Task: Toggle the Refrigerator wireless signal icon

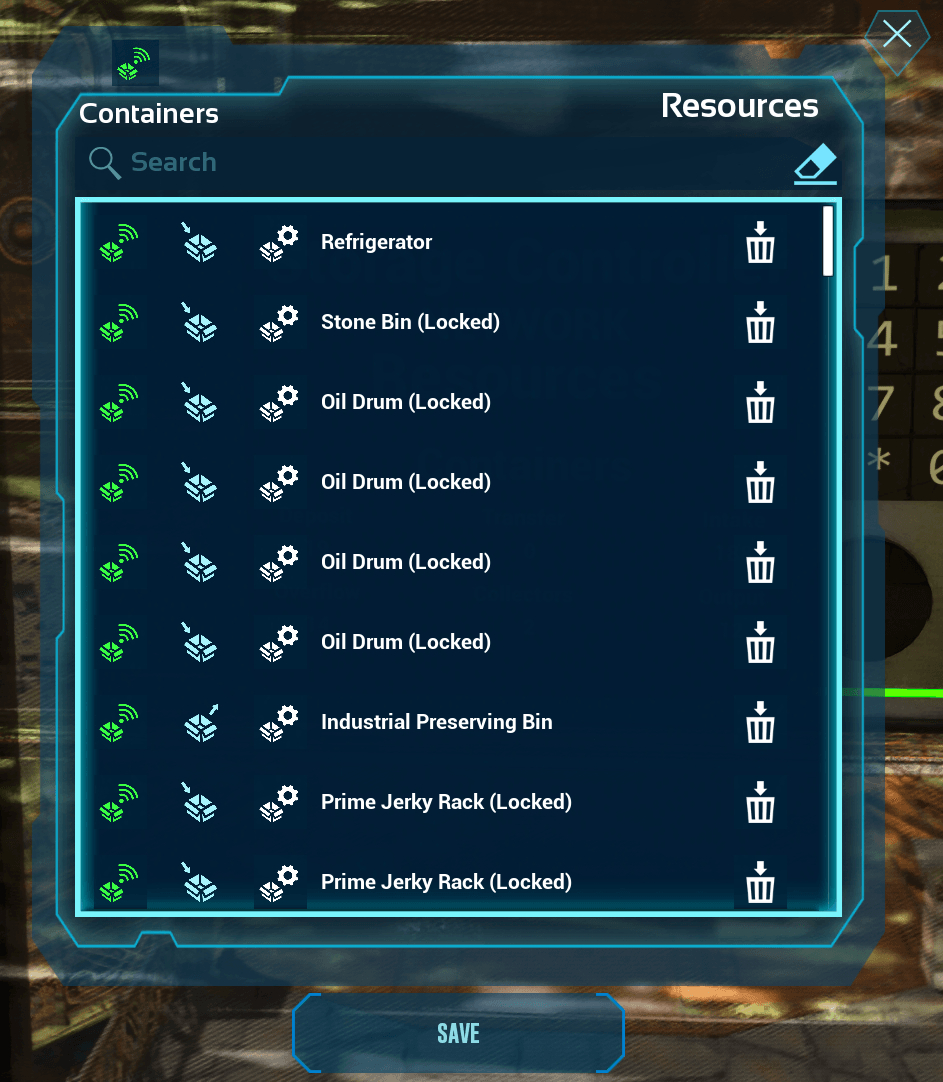Action: [119, 242]
